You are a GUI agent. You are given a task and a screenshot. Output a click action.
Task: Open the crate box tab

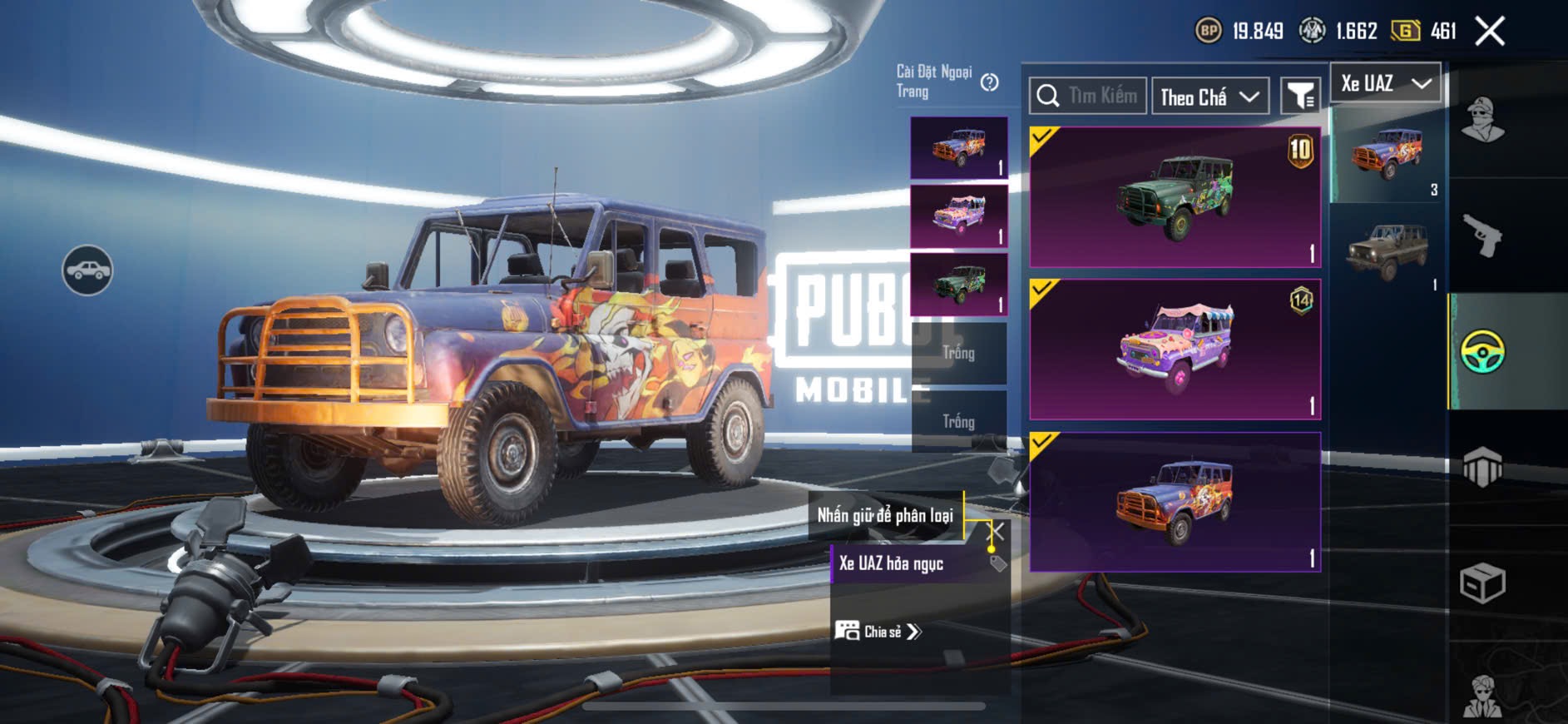pyautogui.click(x=1482, y=583)
